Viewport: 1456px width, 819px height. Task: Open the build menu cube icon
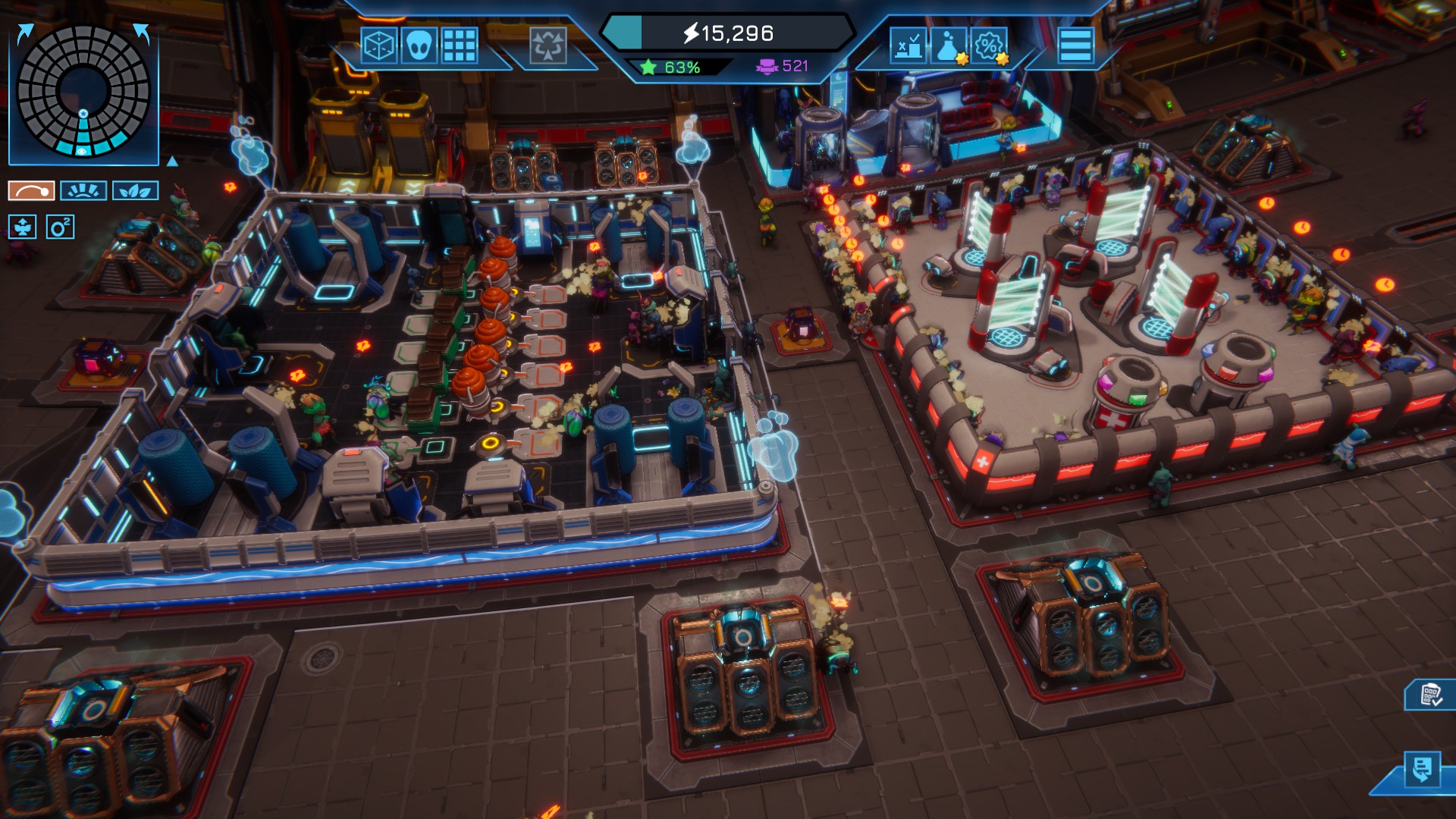coord(378,45)
